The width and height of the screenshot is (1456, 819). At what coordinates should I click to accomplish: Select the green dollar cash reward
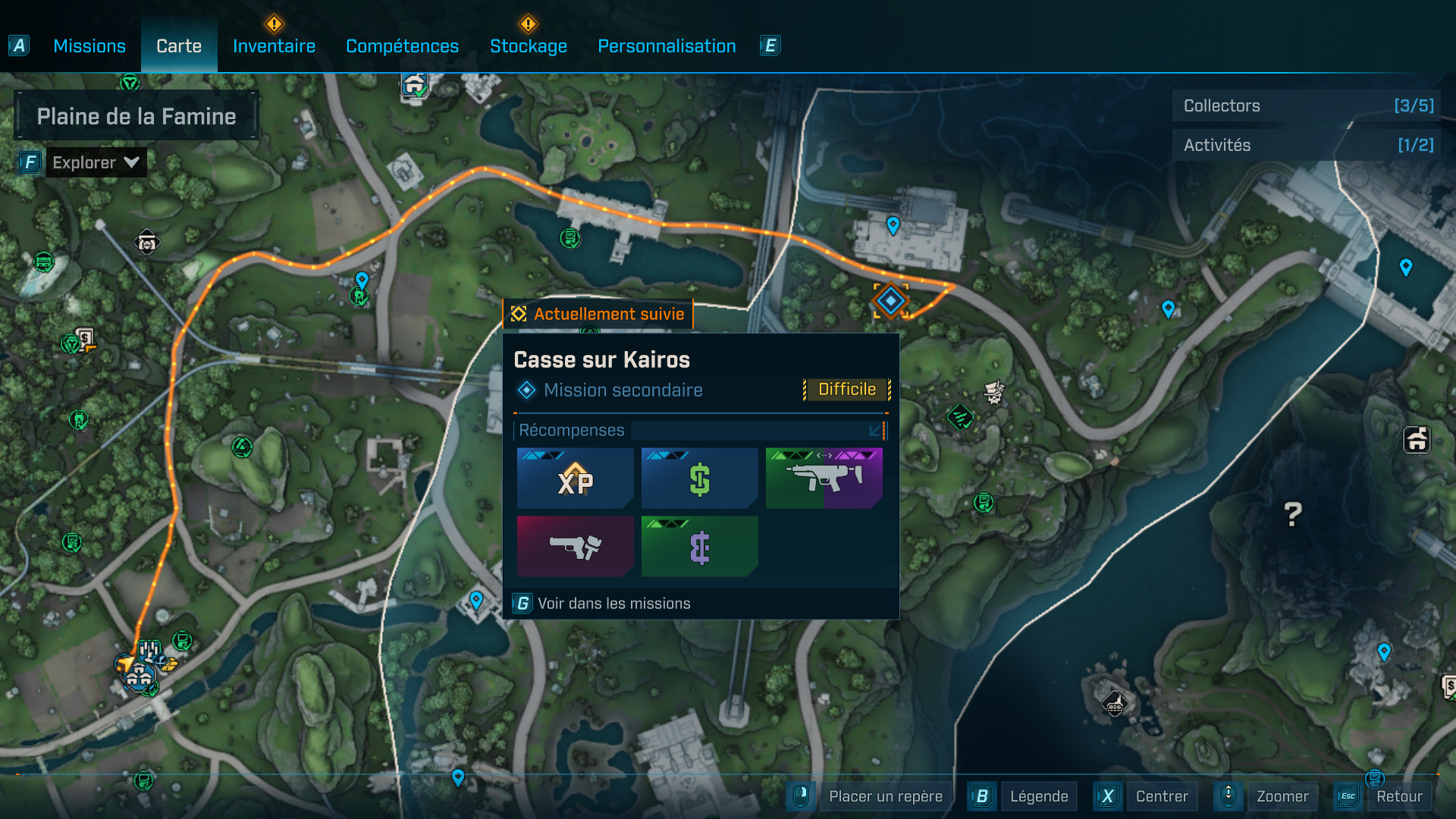[699, 479]
